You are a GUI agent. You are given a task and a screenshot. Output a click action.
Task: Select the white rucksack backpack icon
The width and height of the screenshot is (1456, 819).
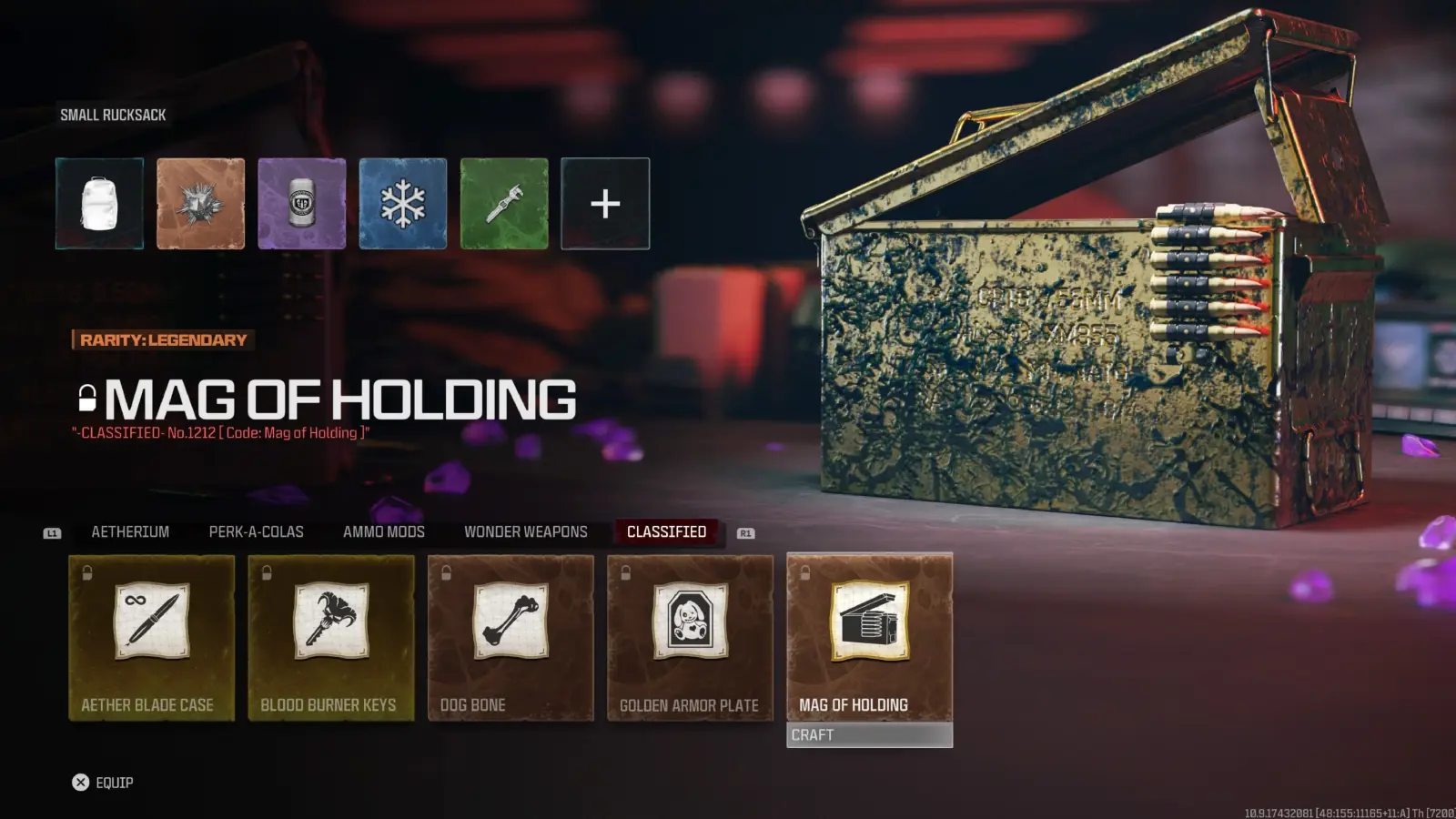coord(99,203)
